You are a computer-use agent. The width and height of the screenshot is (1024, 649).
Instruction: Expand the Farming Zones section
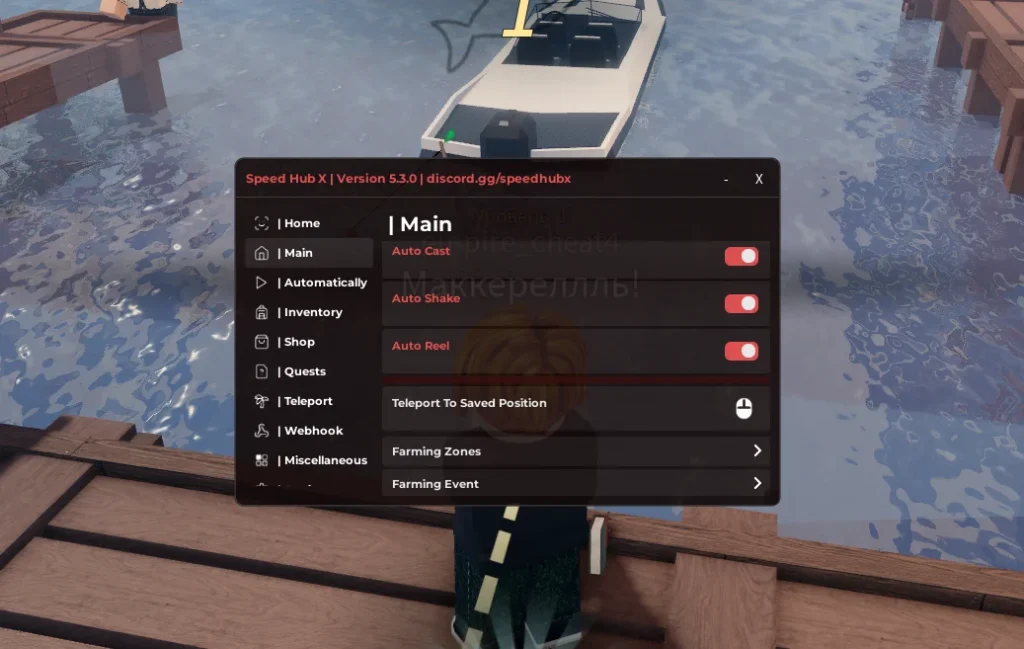pos(575,452)
